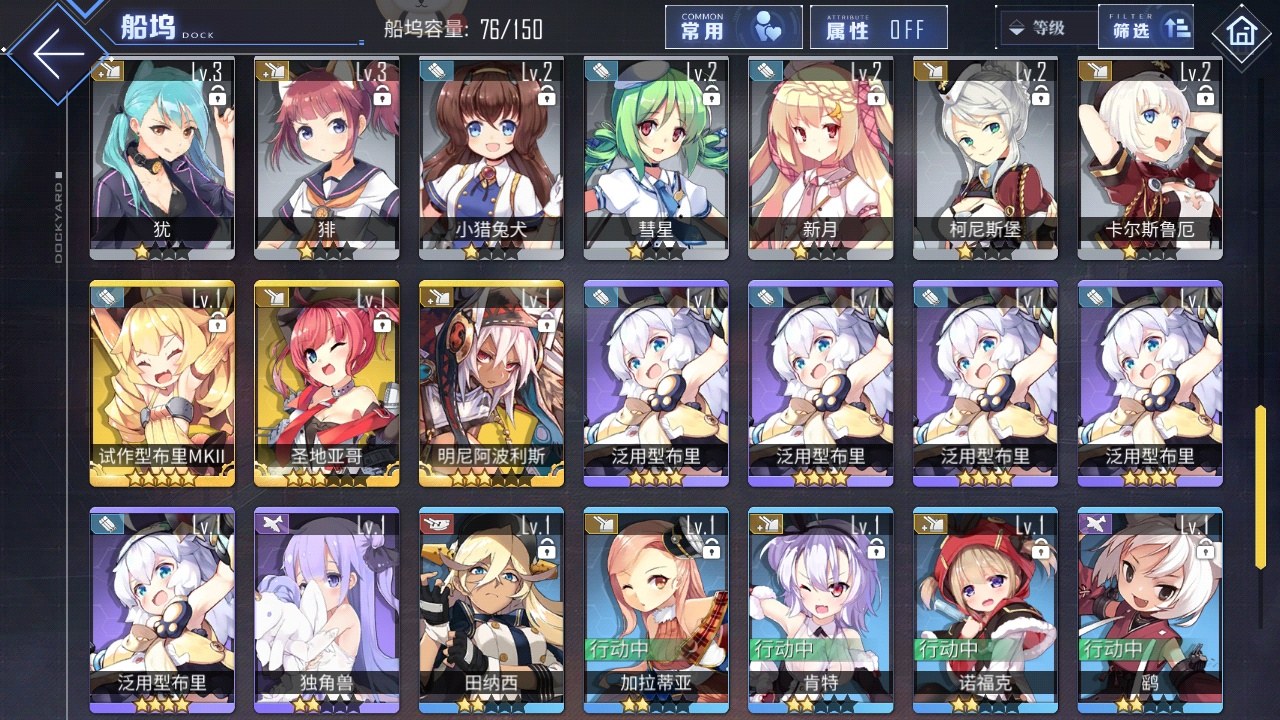Open the 明尼阿波利斯 ship card
The image size is (1280, 720).
coord(491,382)
